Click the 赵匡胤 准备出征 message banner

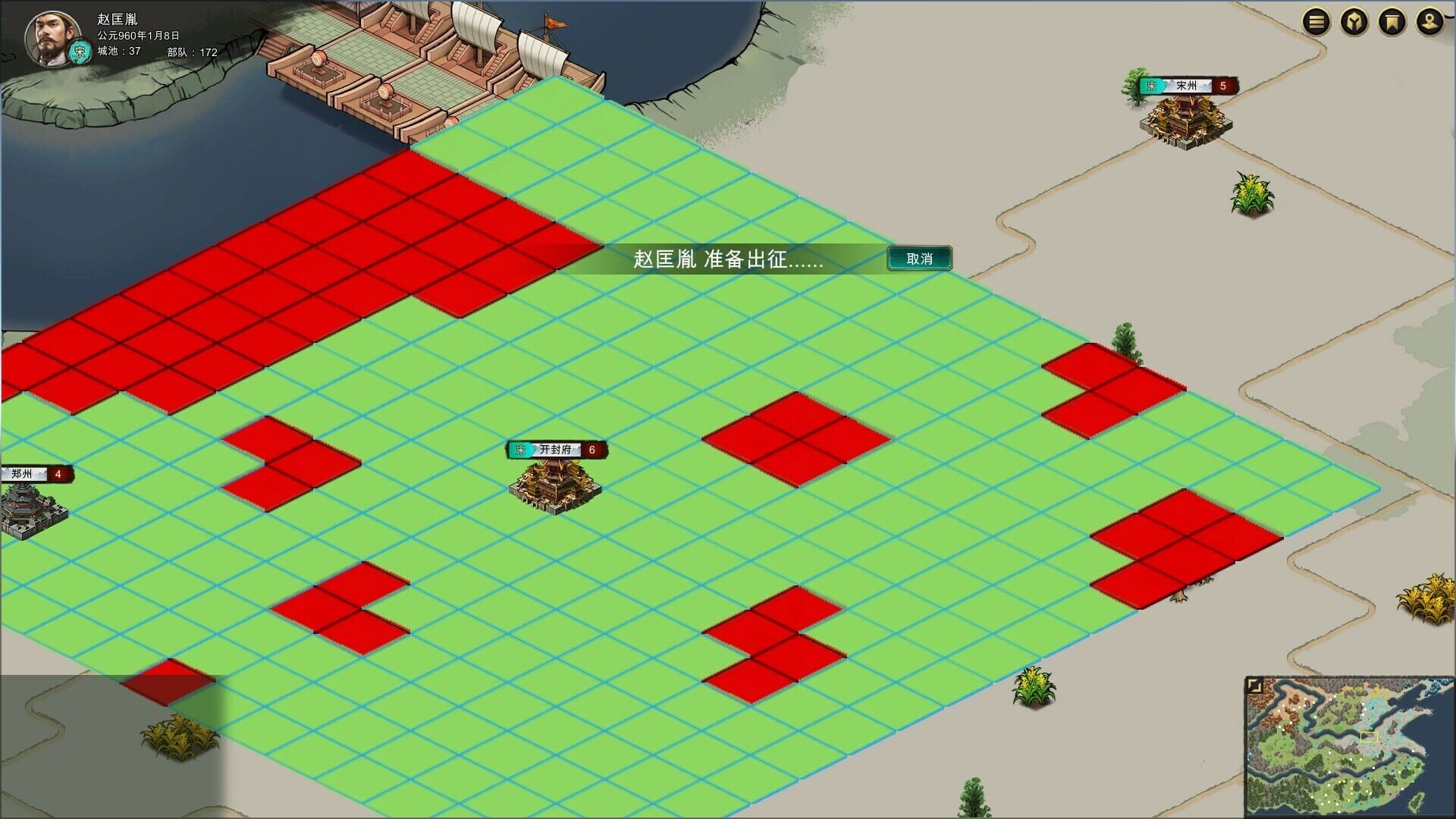(728, 260)
